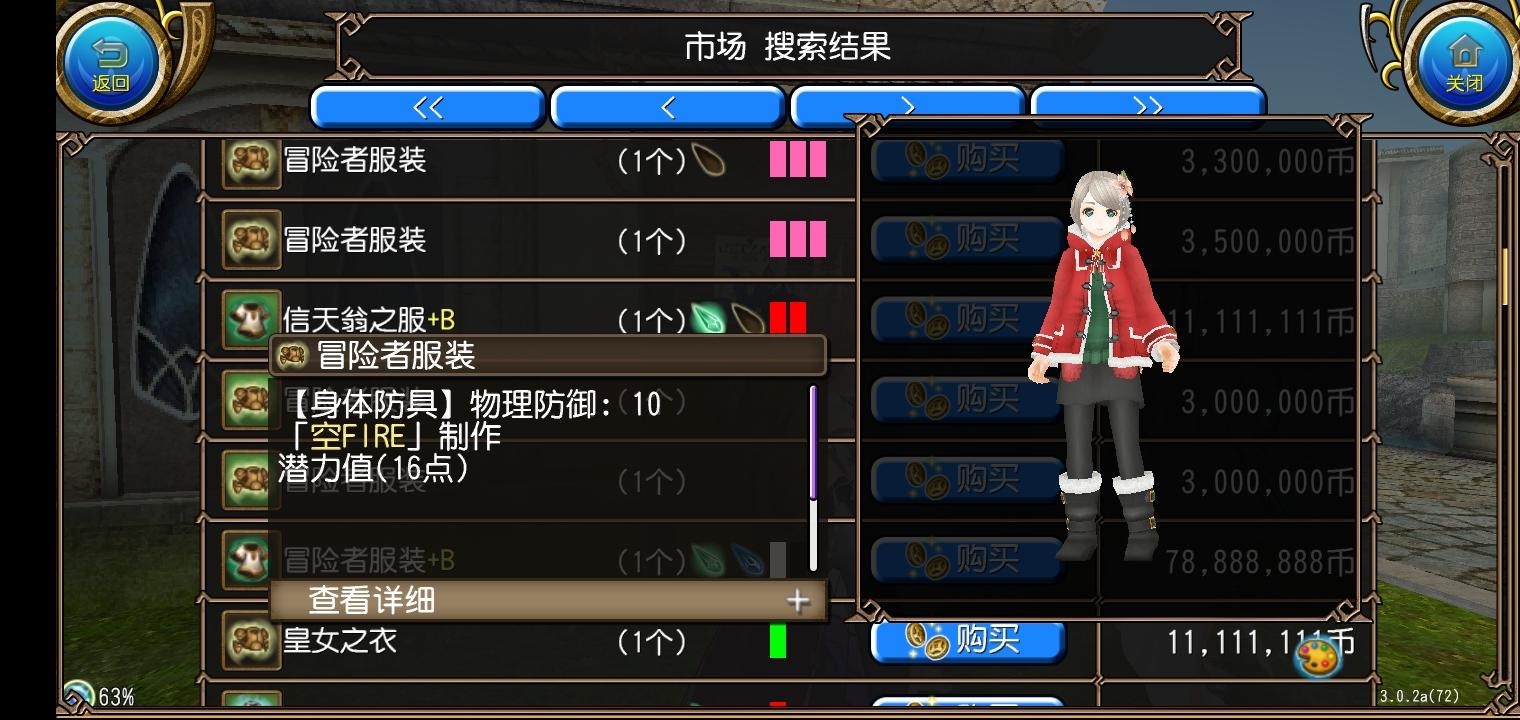Expand details using the + beside 查看详细

pos(797,600)
